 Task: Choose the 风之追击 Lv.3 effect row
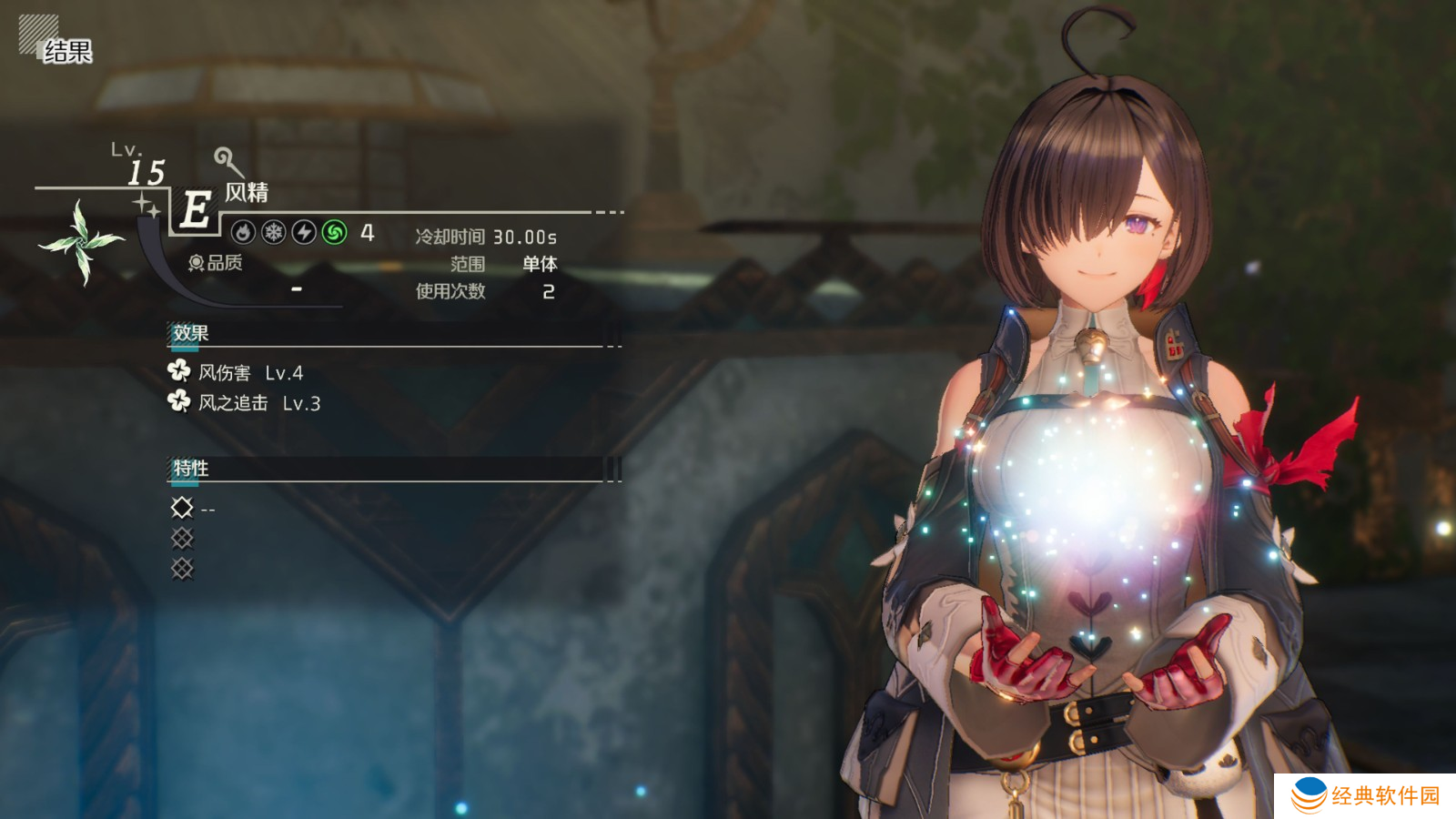click(245, 402)
